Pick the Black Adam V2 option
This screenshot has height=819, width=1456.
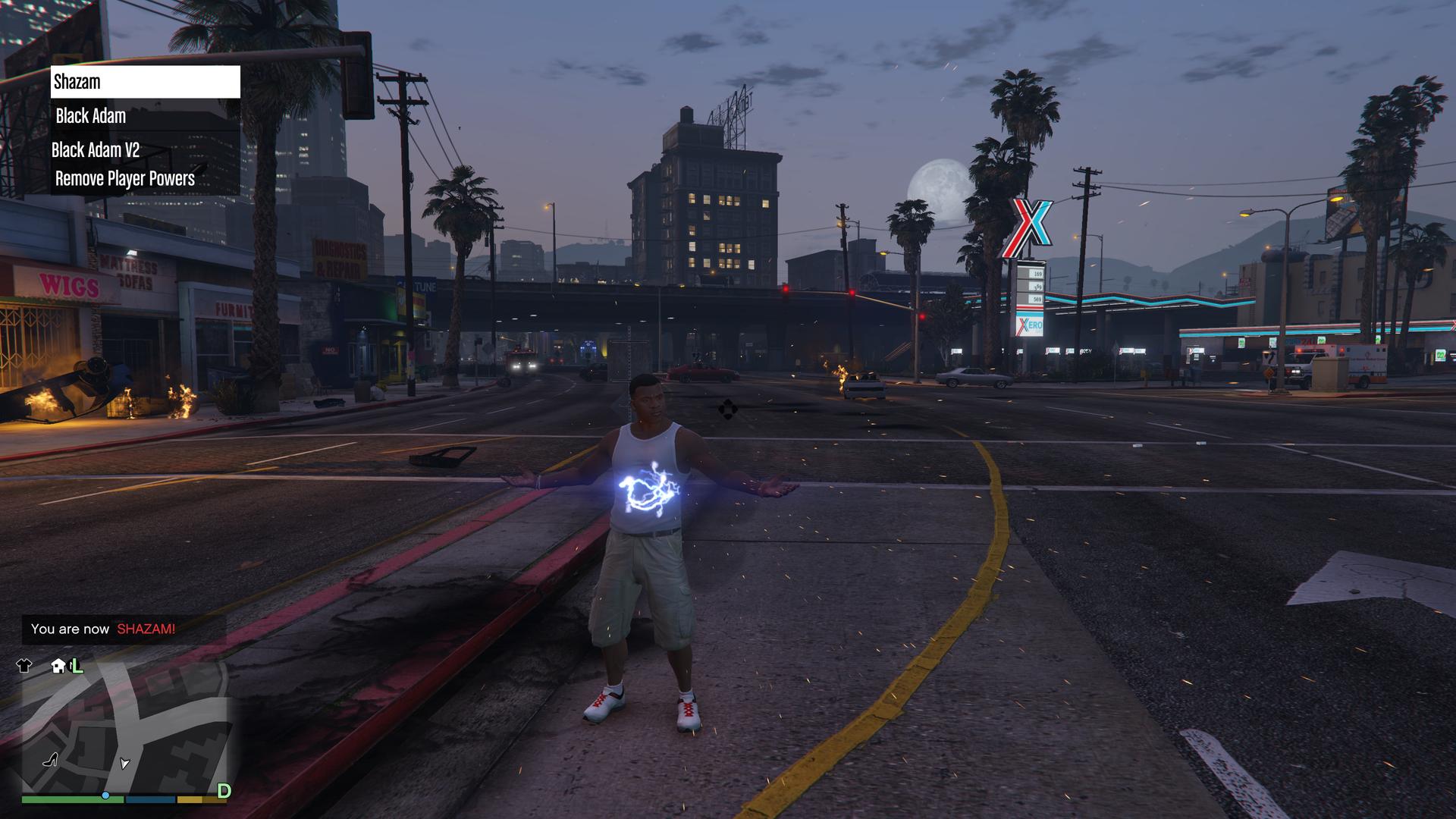(x=145, y=149)
